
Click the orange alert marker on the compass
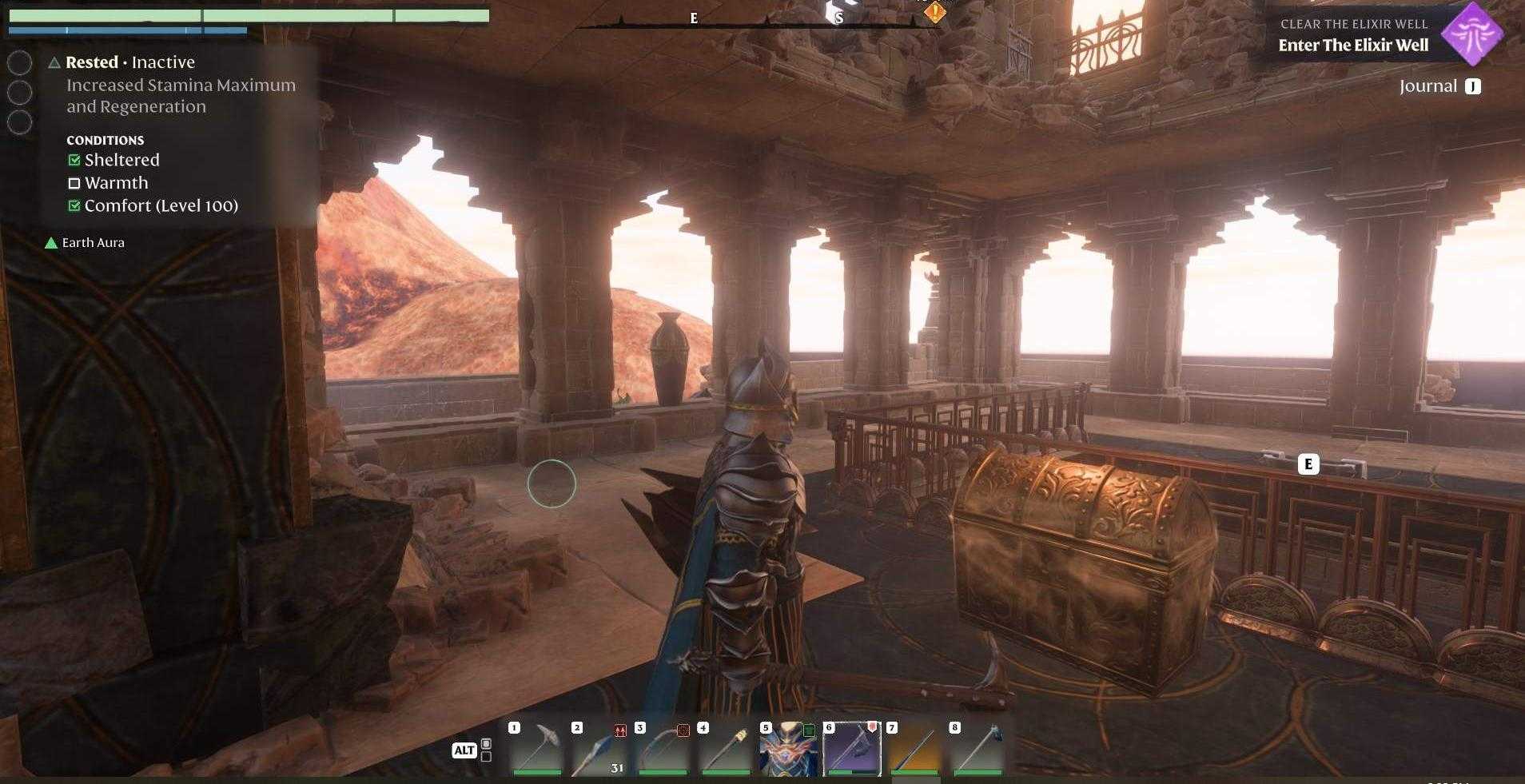point(937,11)
